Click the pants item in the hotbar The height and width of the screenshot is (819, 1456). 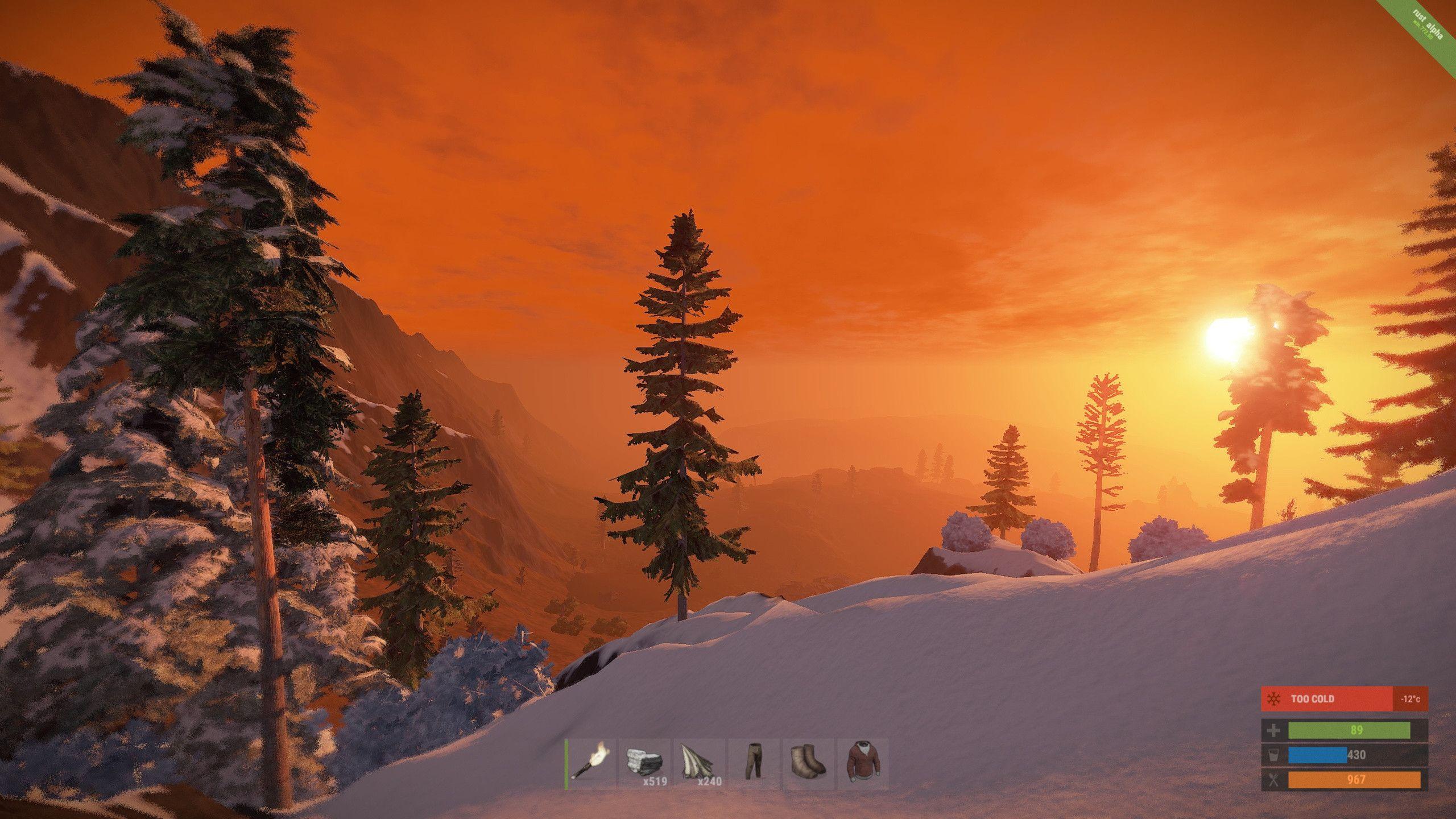pos(754,760)
